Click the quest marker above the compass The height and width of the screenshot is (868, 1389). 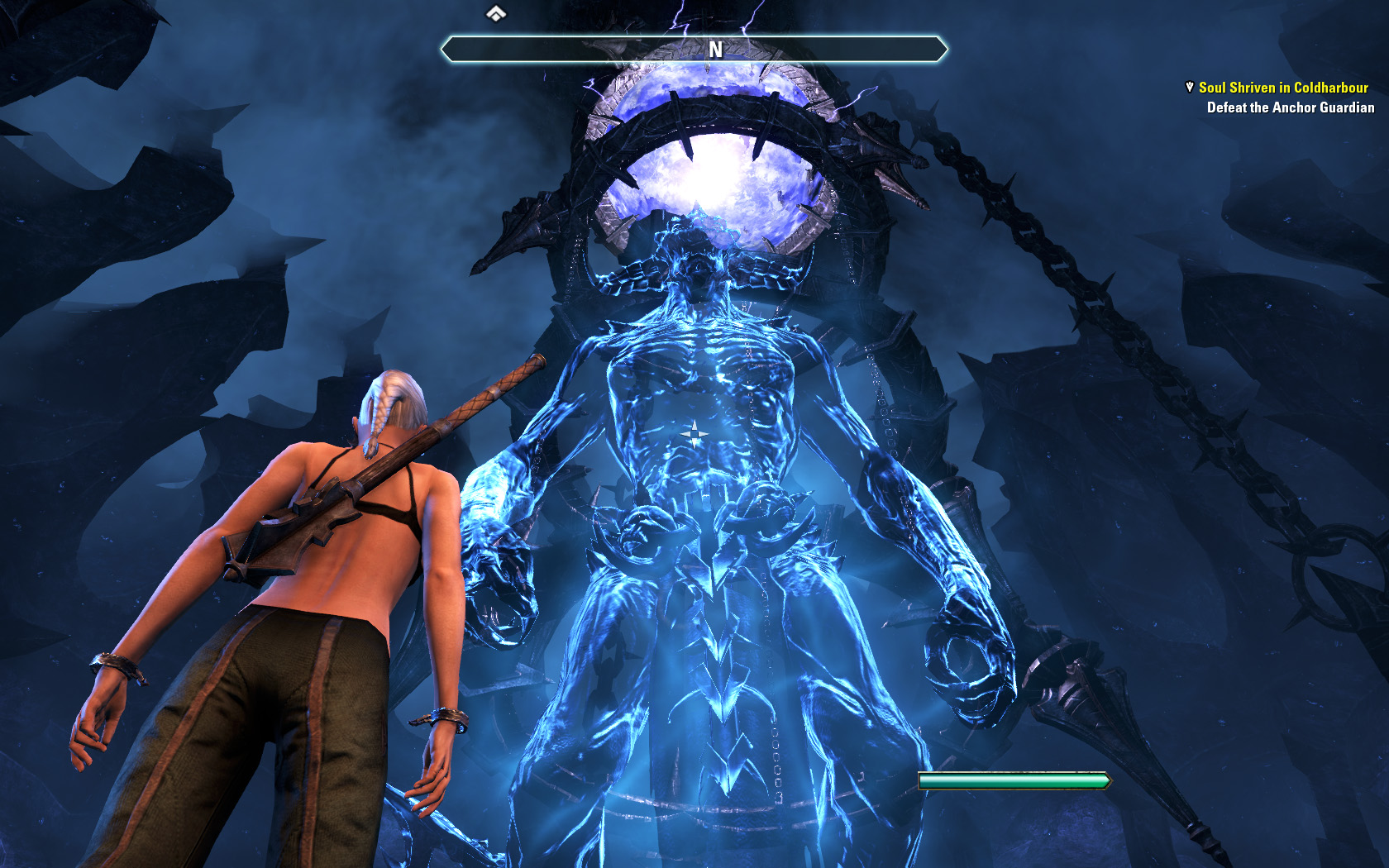pos(495,13)
